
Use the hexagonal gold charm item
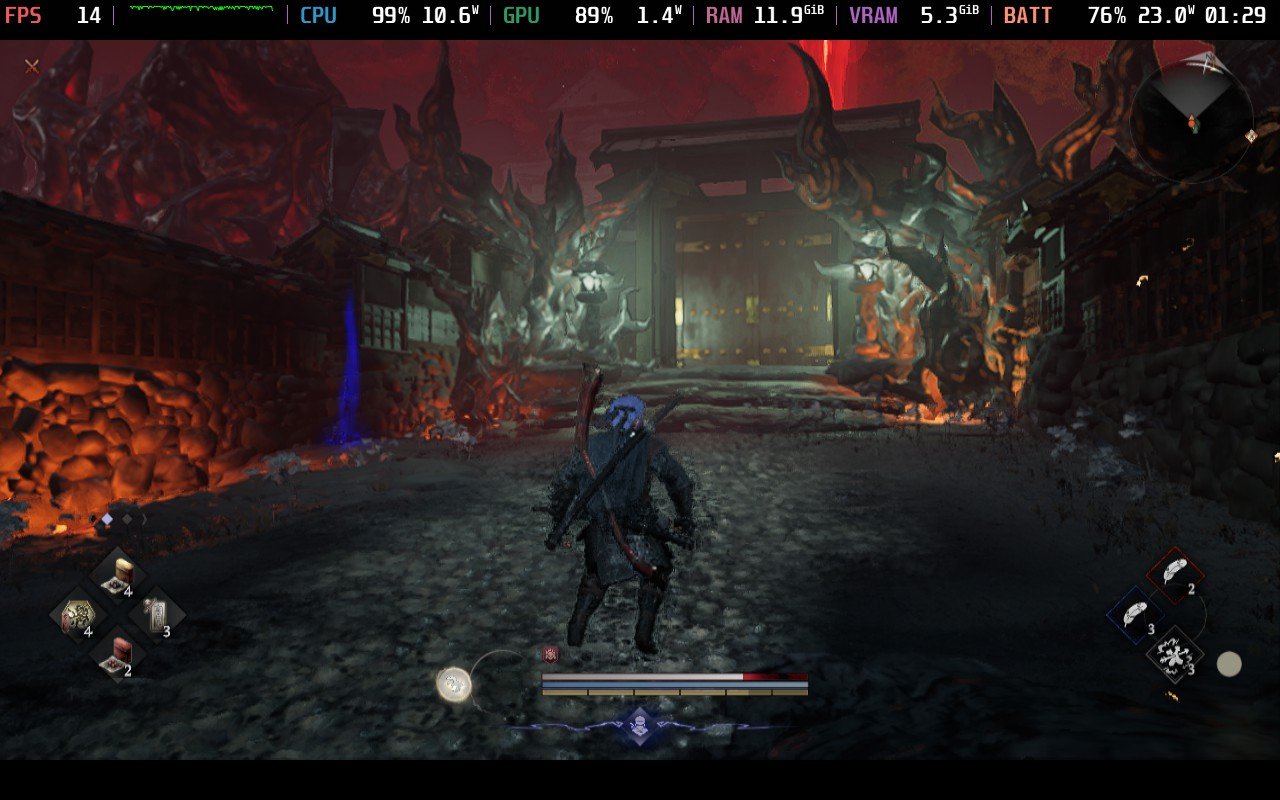click(x=77, y=615)
